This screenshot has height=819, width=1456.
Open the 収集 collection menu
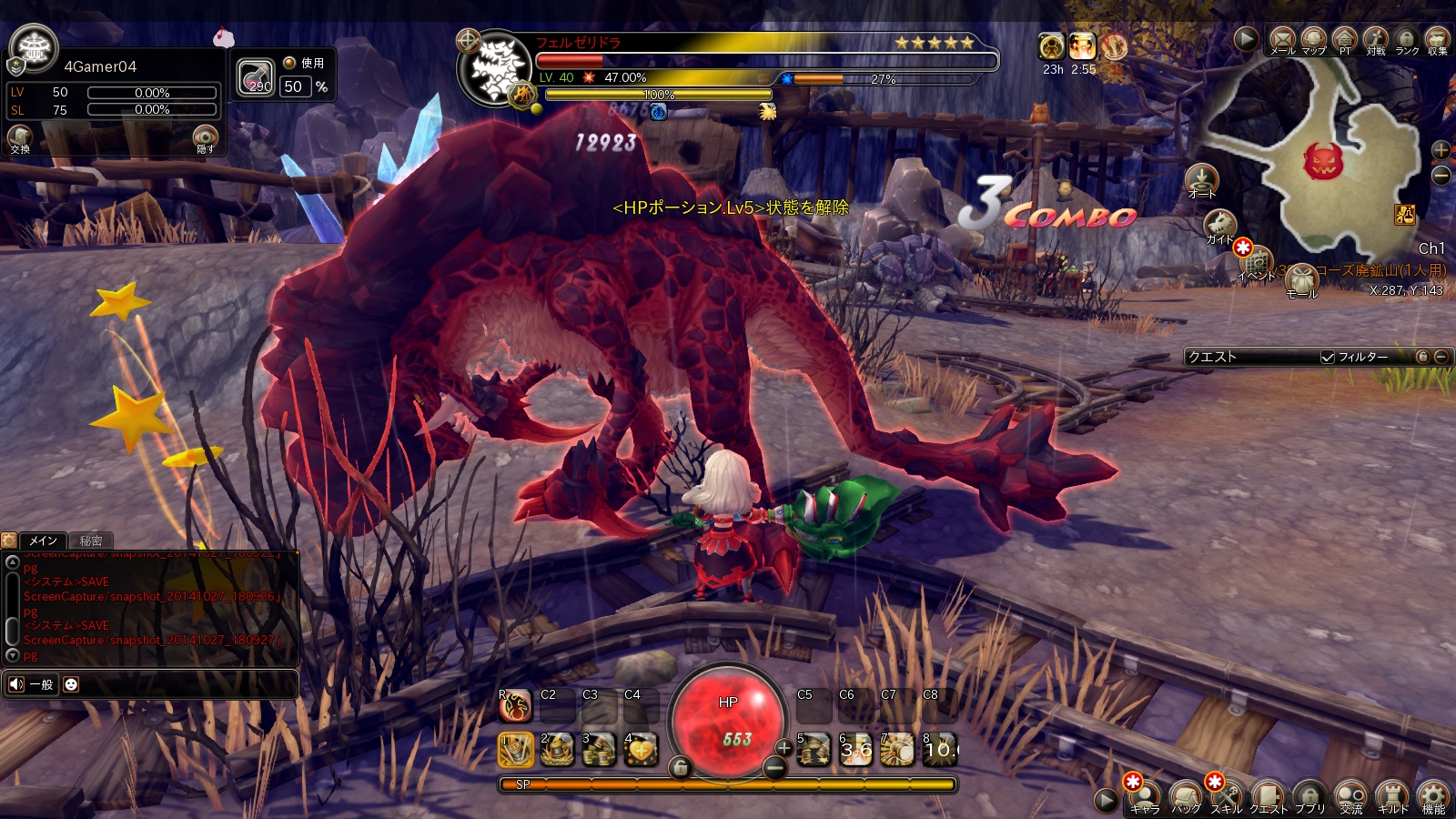pyautogui.click(x=1437, y=39)
